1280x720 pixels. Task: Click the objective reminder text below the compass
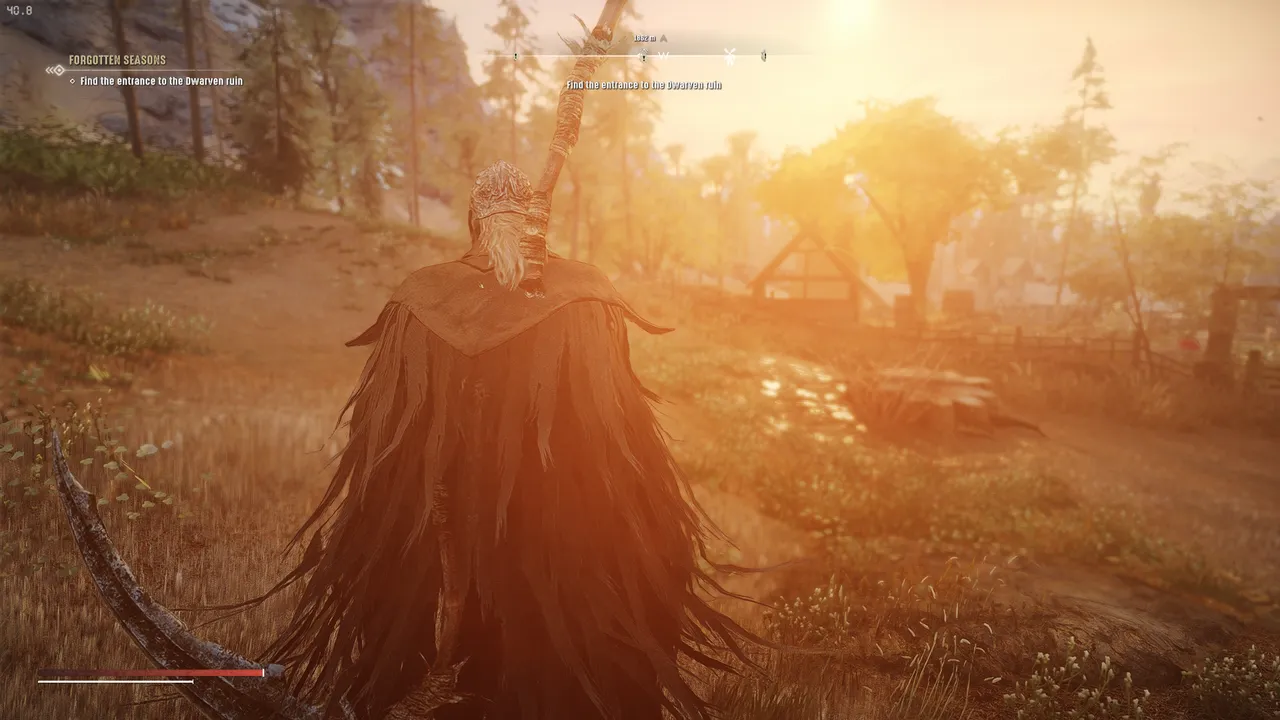click(643, 85)
